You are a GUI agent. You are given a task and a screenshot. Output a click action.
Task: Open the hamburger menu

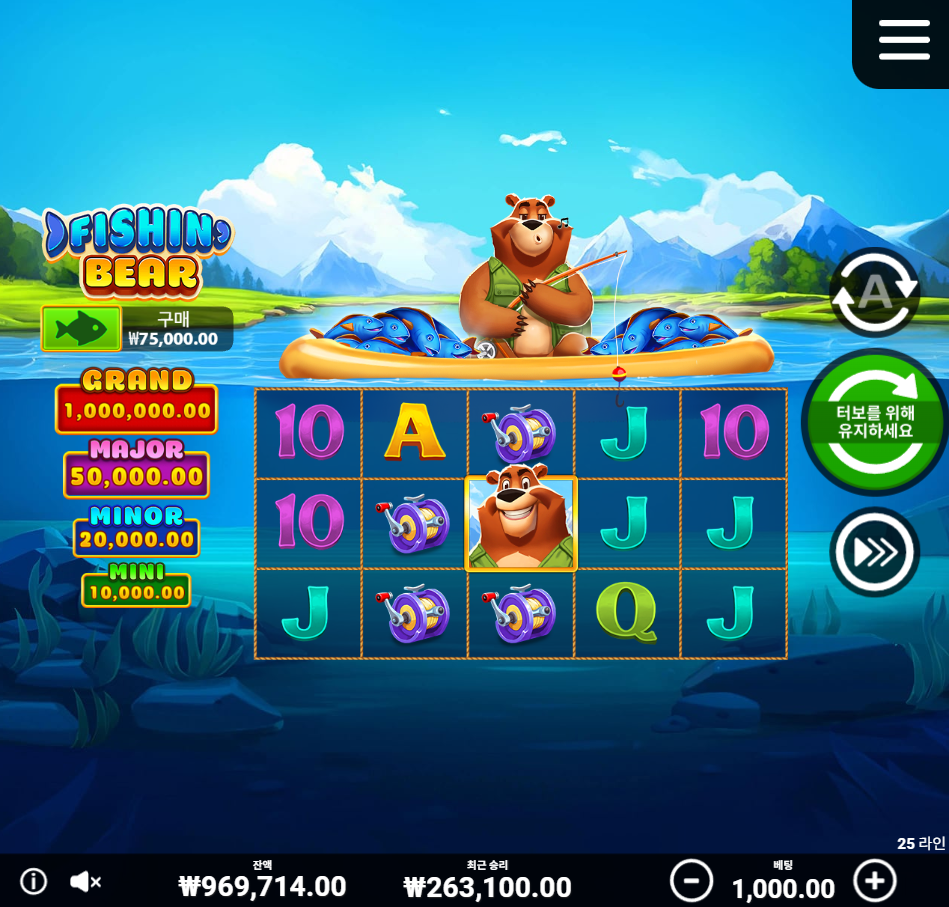[x=904, y=40]
